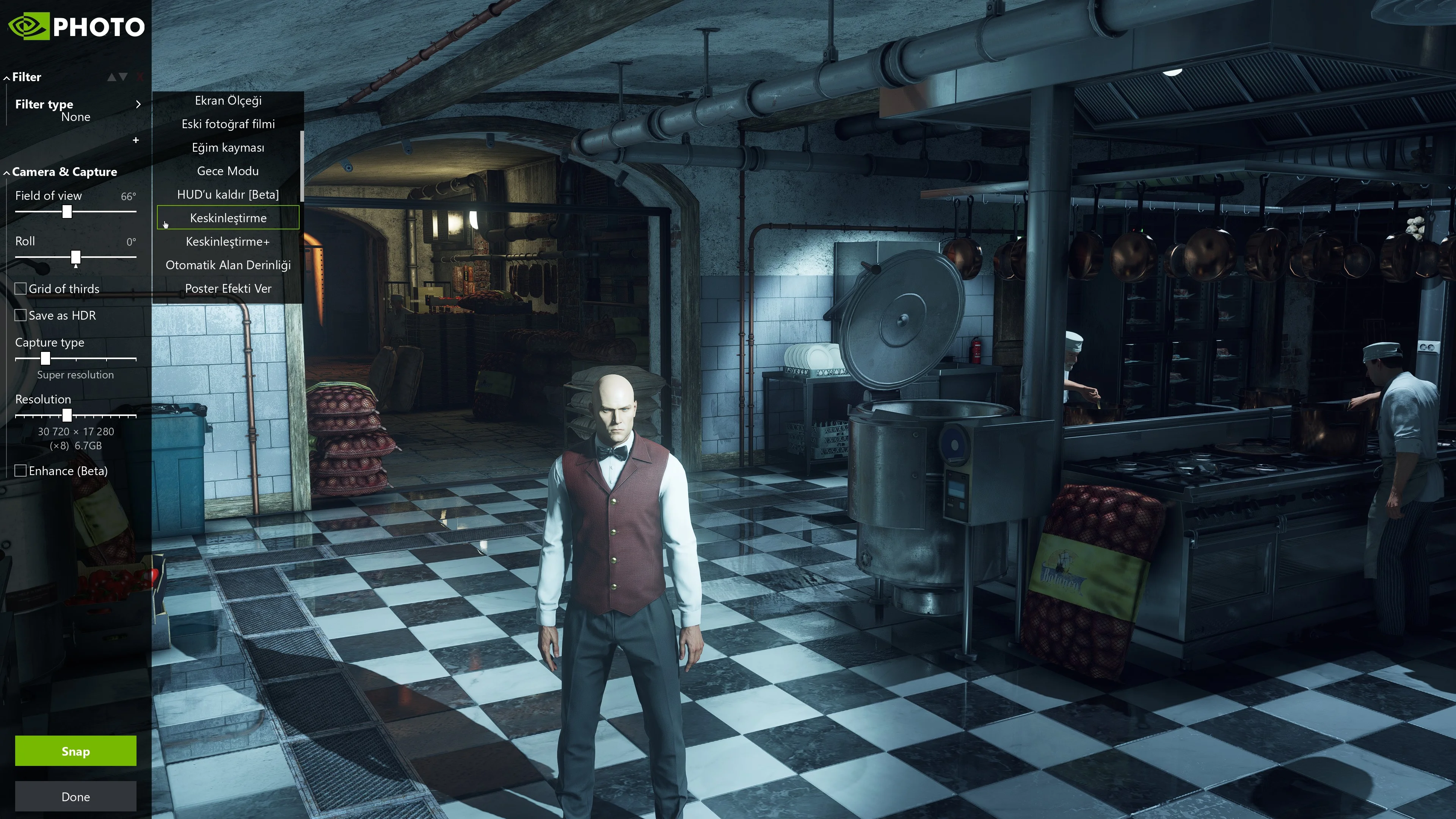Collapse the Camera & Capture section
This screenshot has width=1456, height=819.
(x=64, y=172)
